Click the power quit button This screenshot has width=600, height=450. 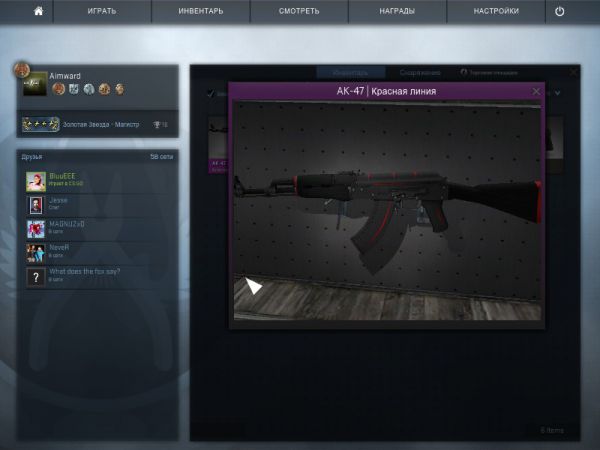point(560,11)
